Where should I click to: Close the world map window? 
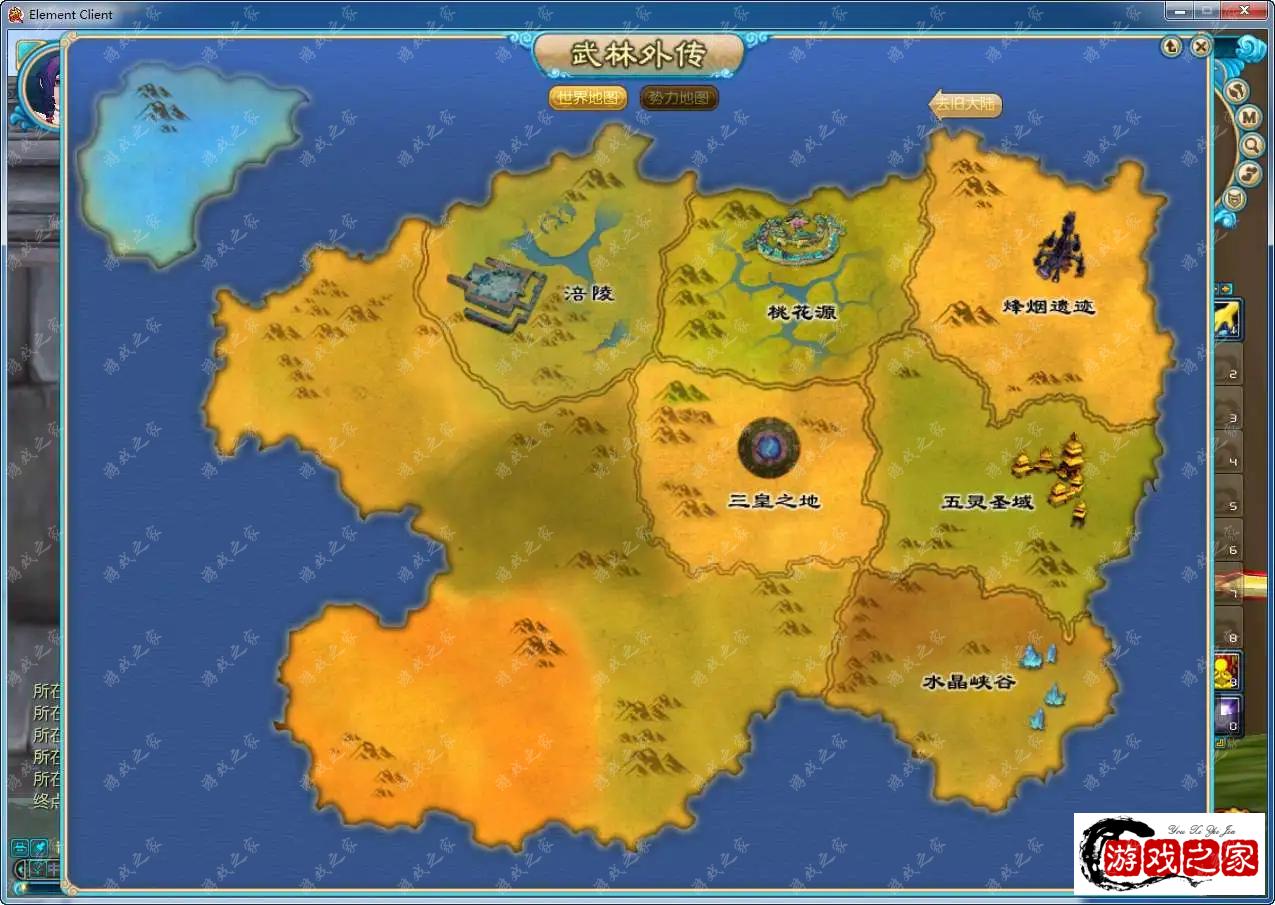click(1201, 46)
